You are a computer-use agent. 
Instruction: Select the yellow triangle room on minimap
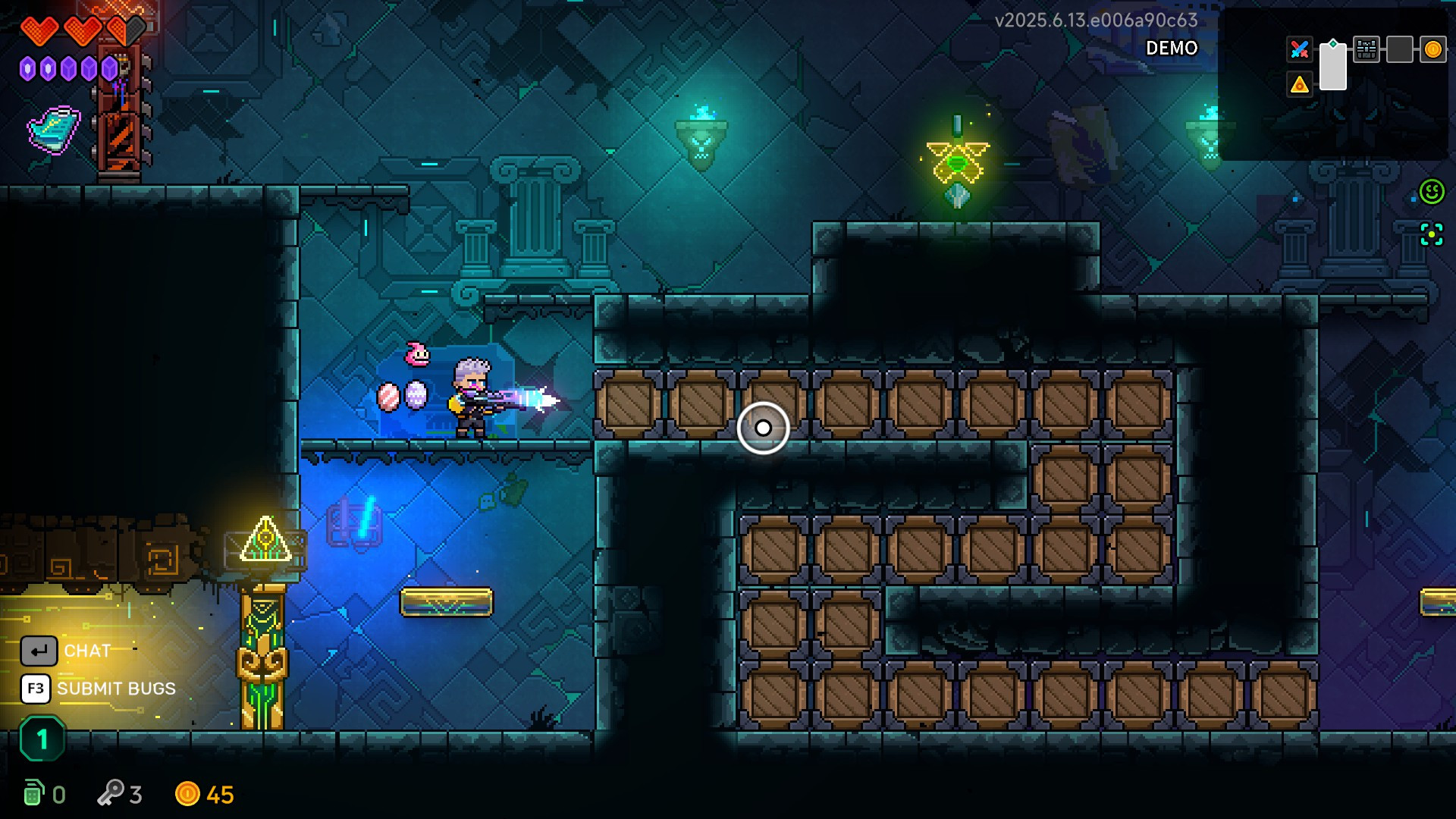pyautogui.click(x=1299, y=85)
